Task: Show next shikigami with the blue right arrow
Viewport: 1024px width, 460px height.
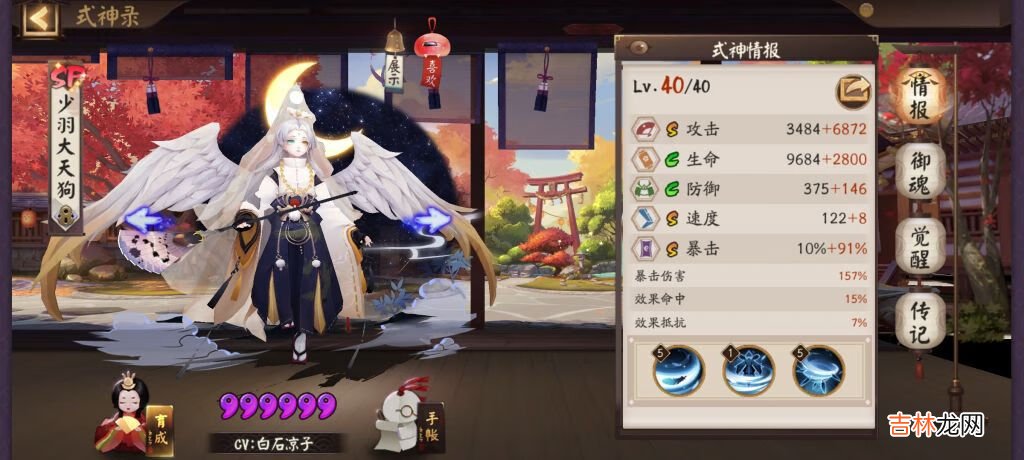Action: (431, 219)
